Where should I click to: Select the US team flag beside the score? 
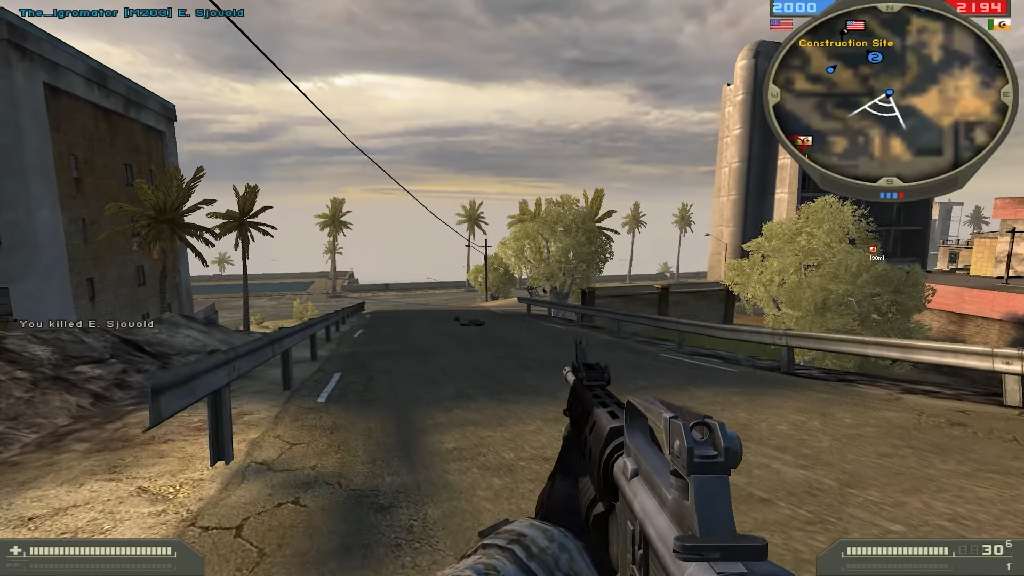(781, 24)
